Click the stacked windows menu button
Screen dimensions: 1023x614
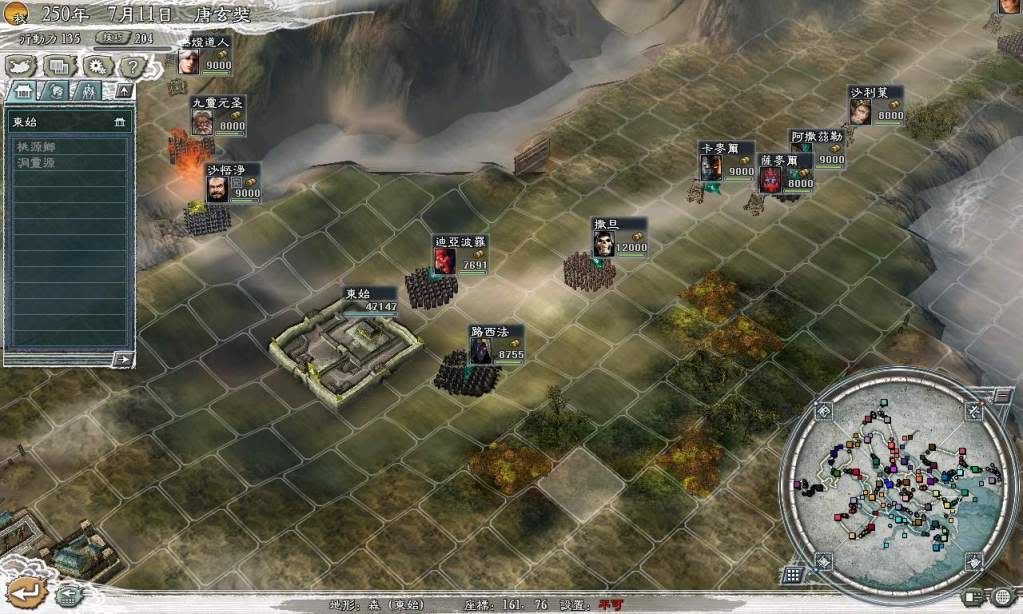[x=59, y=67]
